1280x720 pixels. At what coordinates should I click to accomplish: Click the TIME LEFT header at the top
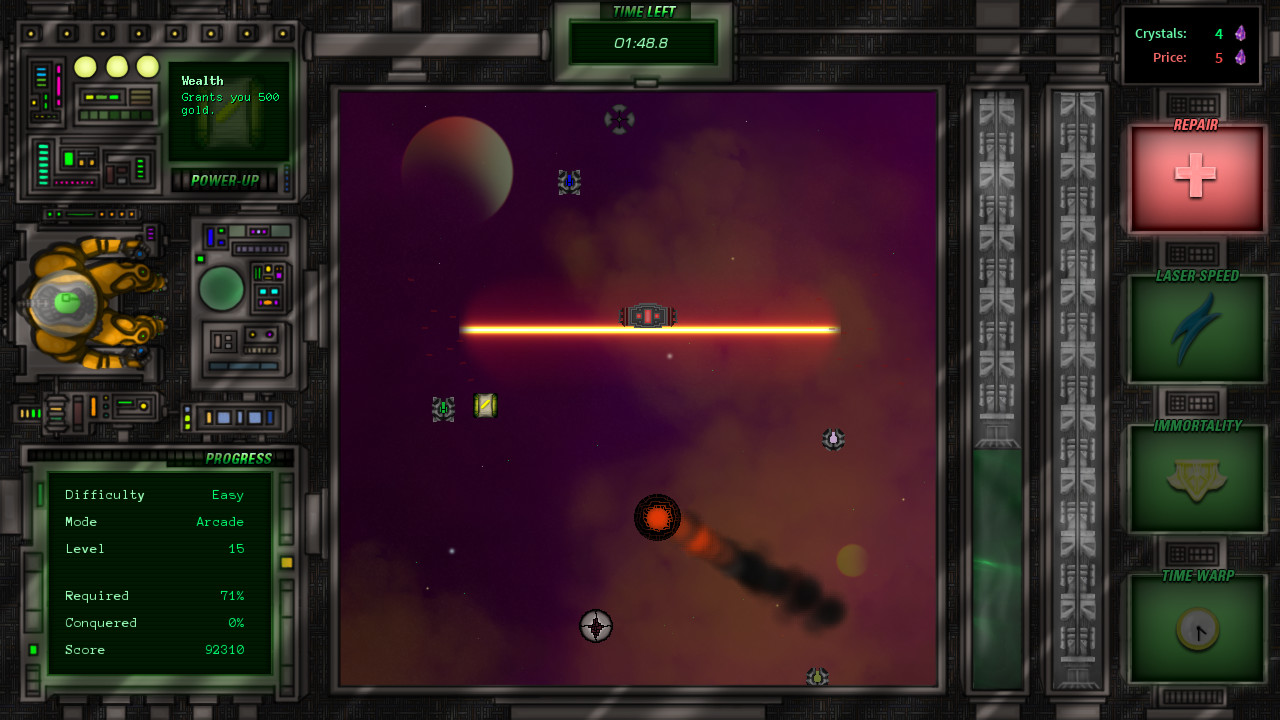643,12
